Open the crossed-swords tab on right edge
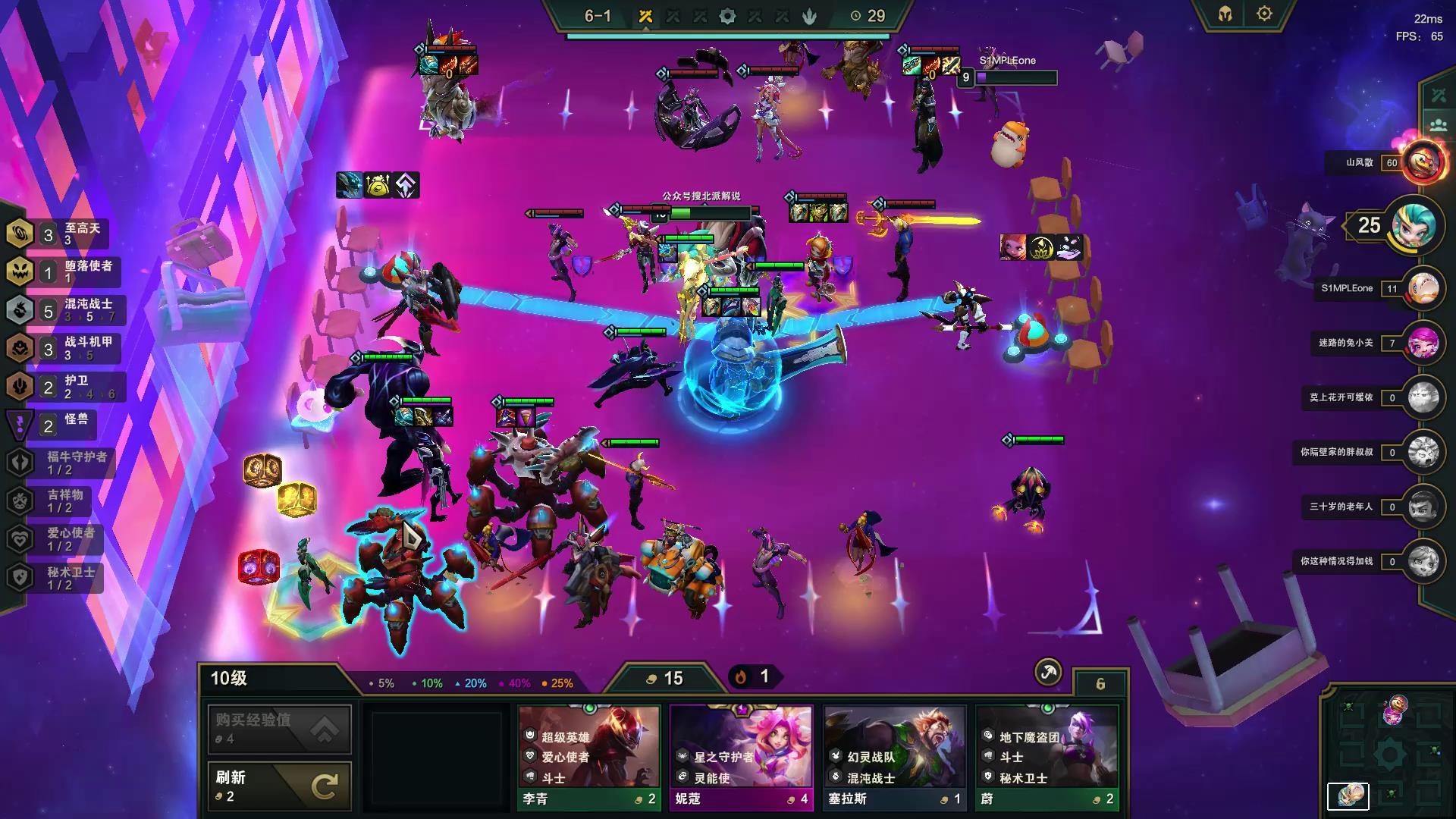 click(1439, 96)
